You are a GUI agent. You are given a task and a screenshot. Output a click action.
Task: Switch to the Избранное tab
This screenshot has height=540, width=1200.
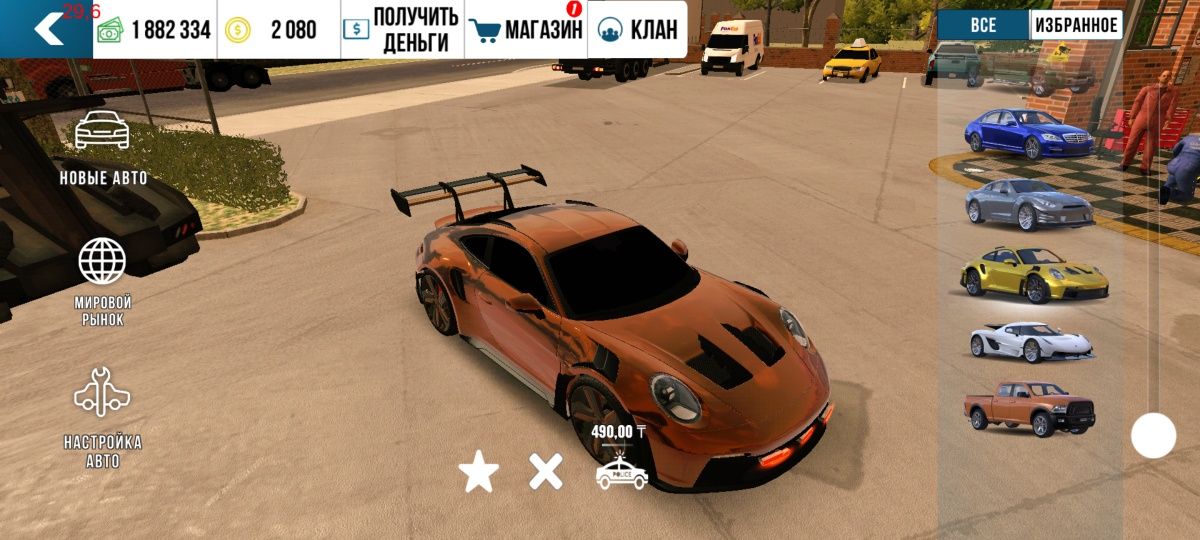coord(1076,25)
